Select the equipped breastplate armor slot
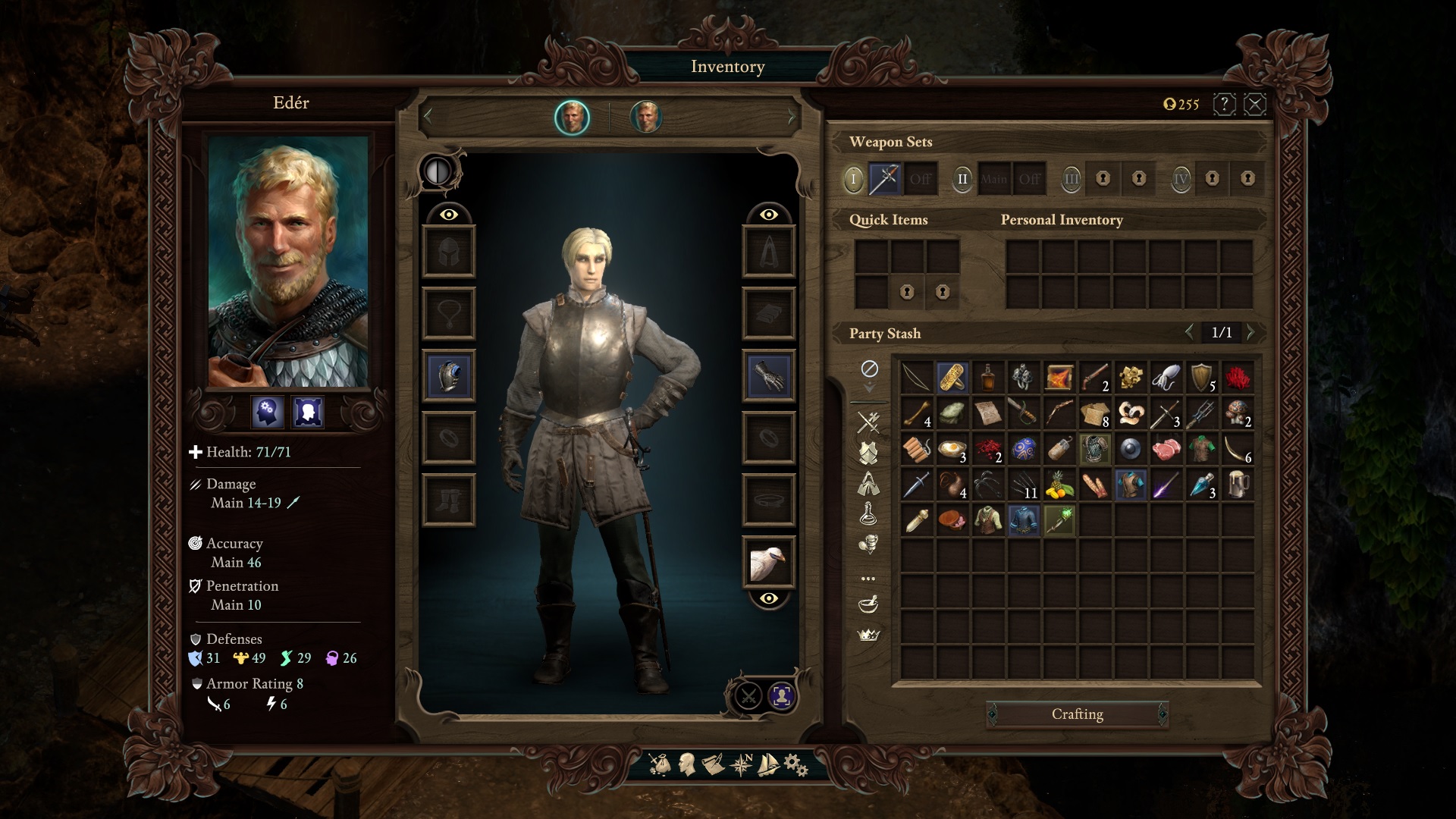Screen dimensions: 1456x819 (x=449, y=376)
